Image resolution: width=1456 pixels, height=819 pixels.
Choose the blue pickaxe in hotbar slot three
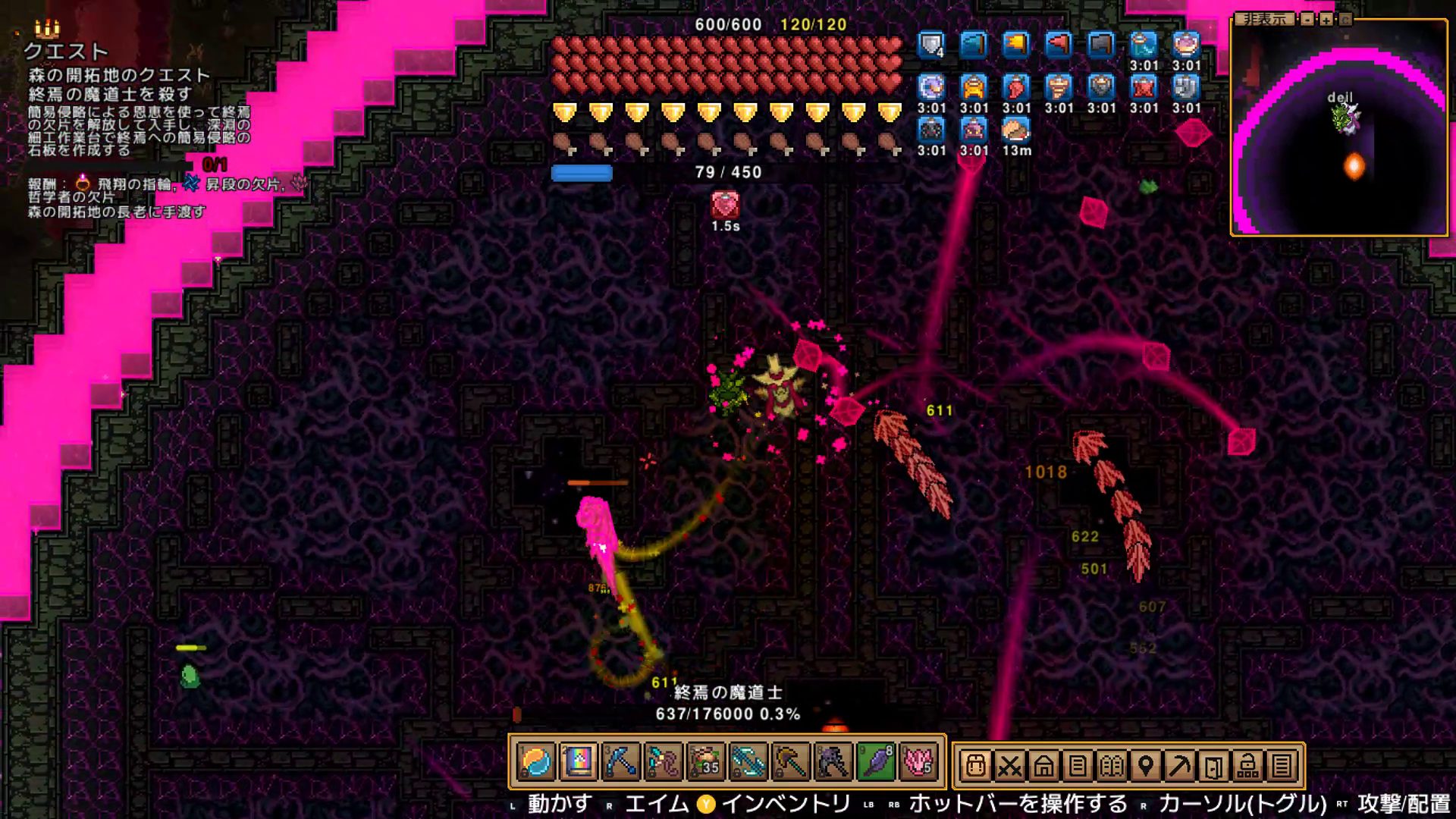coord(620,762)
